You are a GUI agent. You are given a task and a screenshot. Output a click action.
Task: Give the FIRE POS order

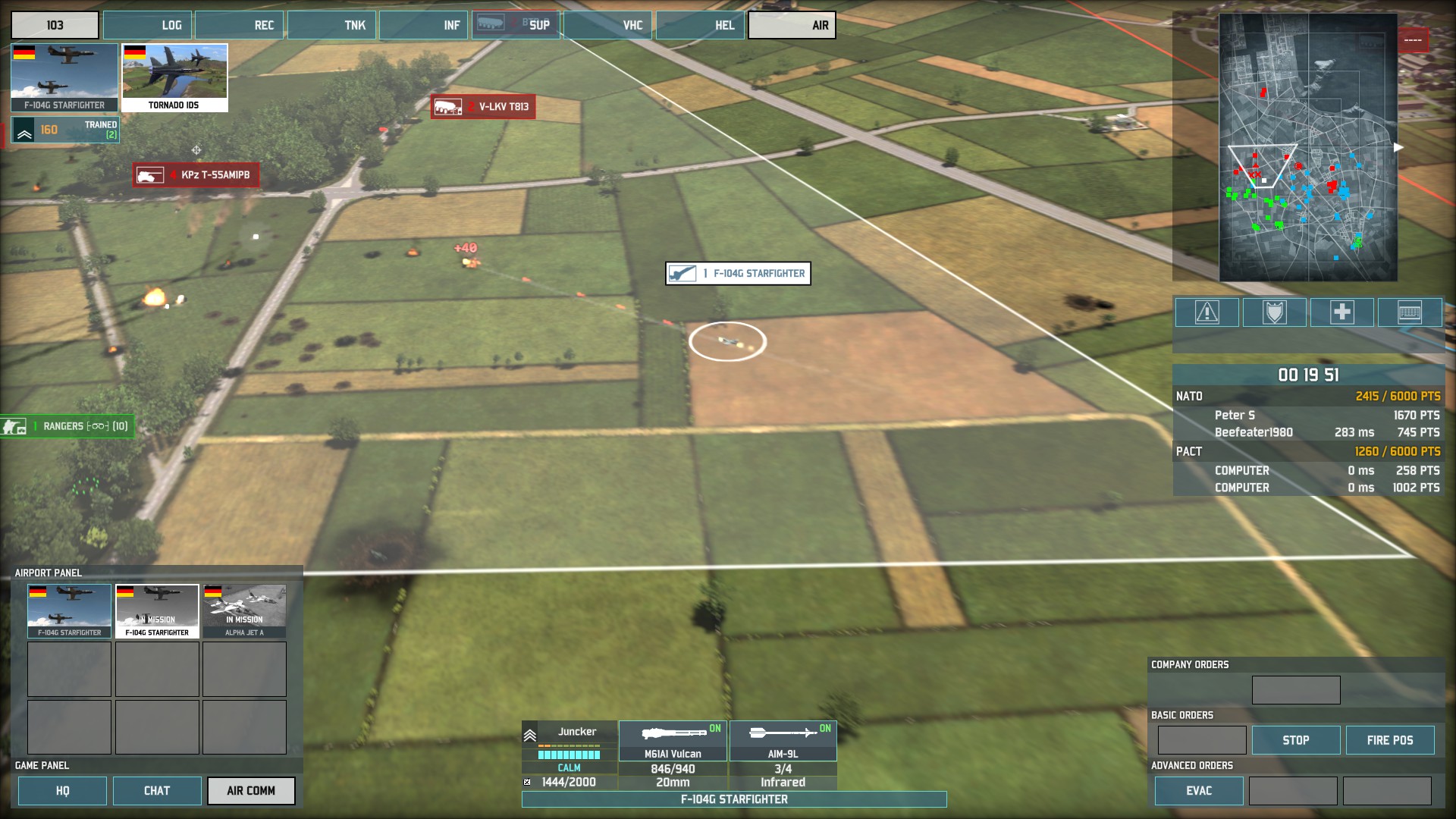click(1390, 740)
